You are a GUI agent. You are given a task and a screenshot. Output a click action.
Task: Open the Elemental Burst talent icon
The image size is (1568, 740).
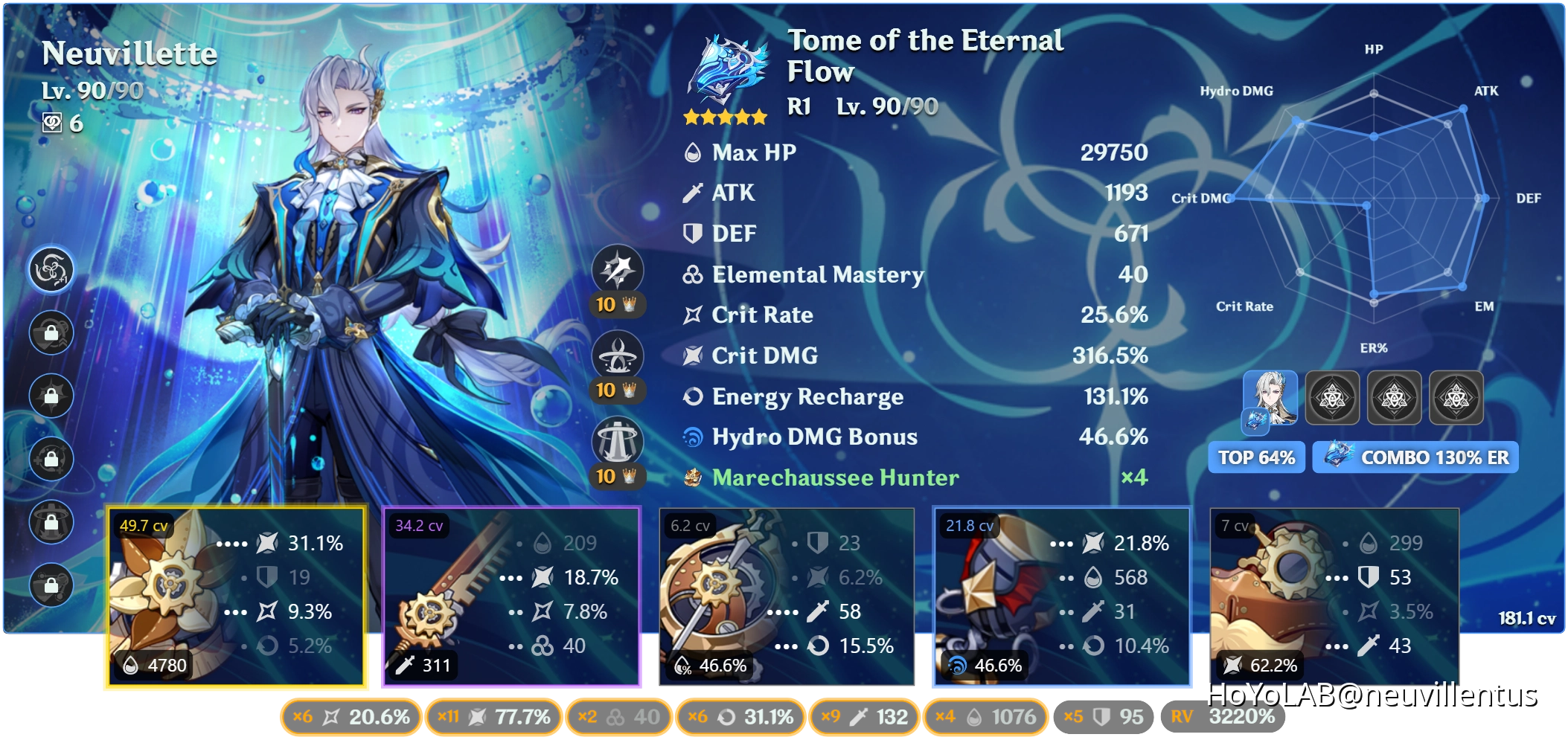tap(618, 441)
